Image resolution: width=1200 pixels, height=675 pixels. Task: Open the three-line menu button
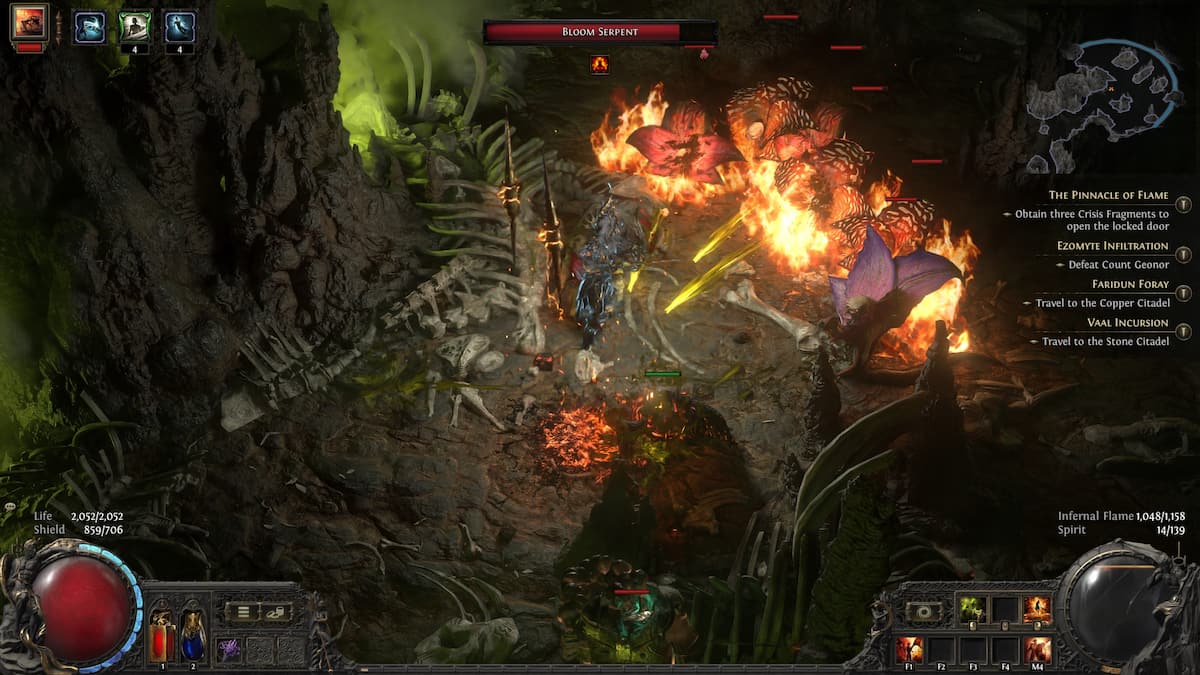[x=241, y=612]
